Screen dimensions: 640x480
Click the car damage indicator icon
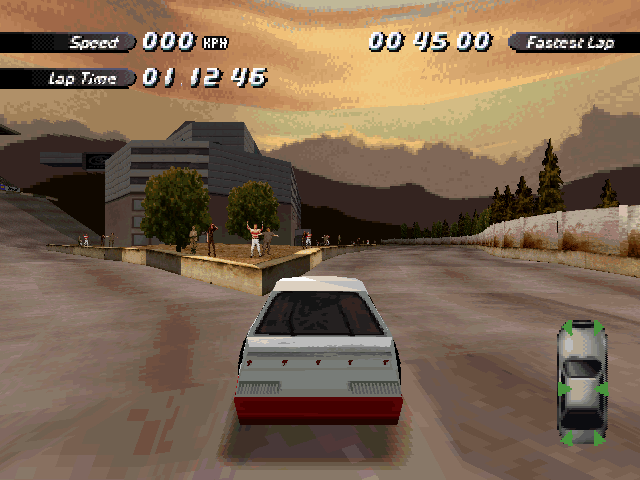click(x=582, y=382)
